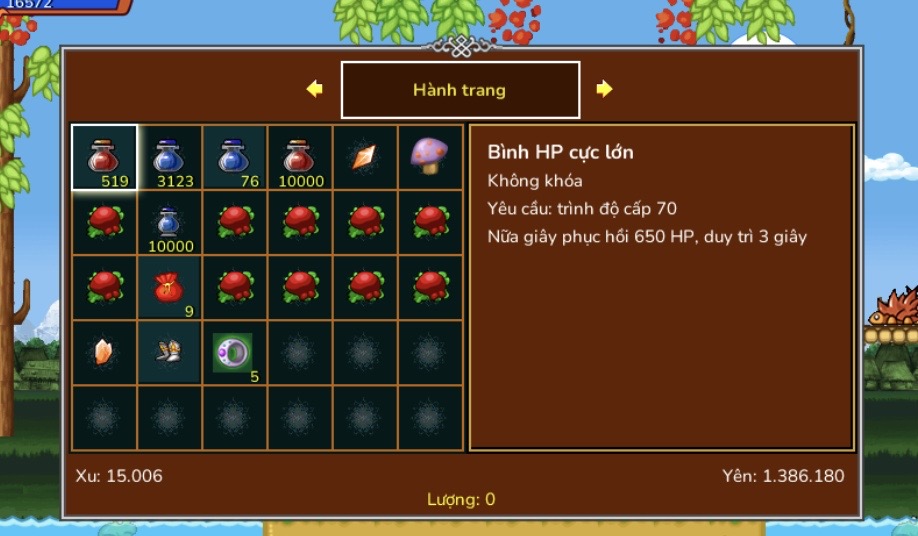The height and width of the screenshot is (536, 918).
Task: Click the Hành trang tab title
Action: pyautogui.click(x=460, y=90)
